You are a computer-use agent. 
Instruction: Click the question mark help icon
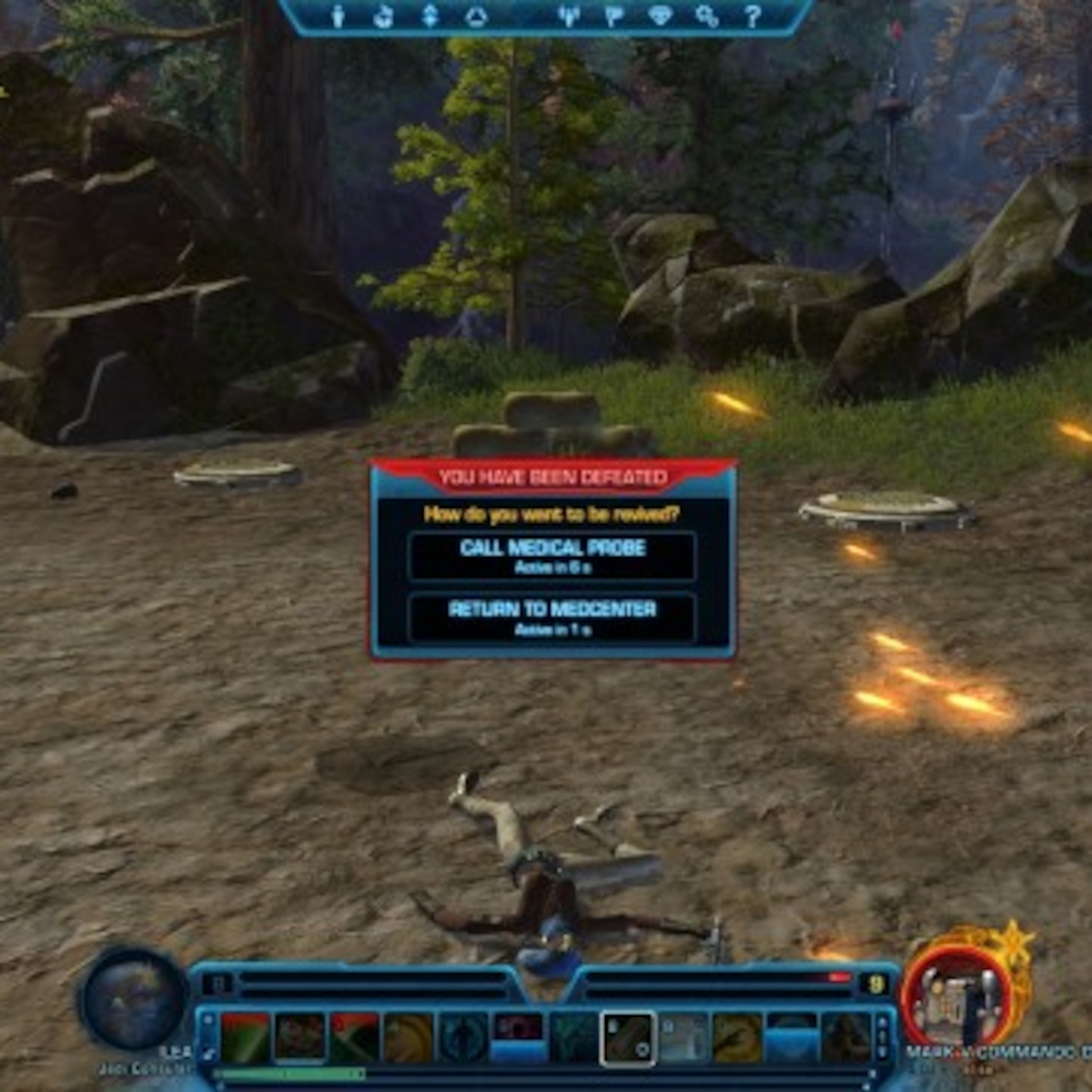pos(752,16)
